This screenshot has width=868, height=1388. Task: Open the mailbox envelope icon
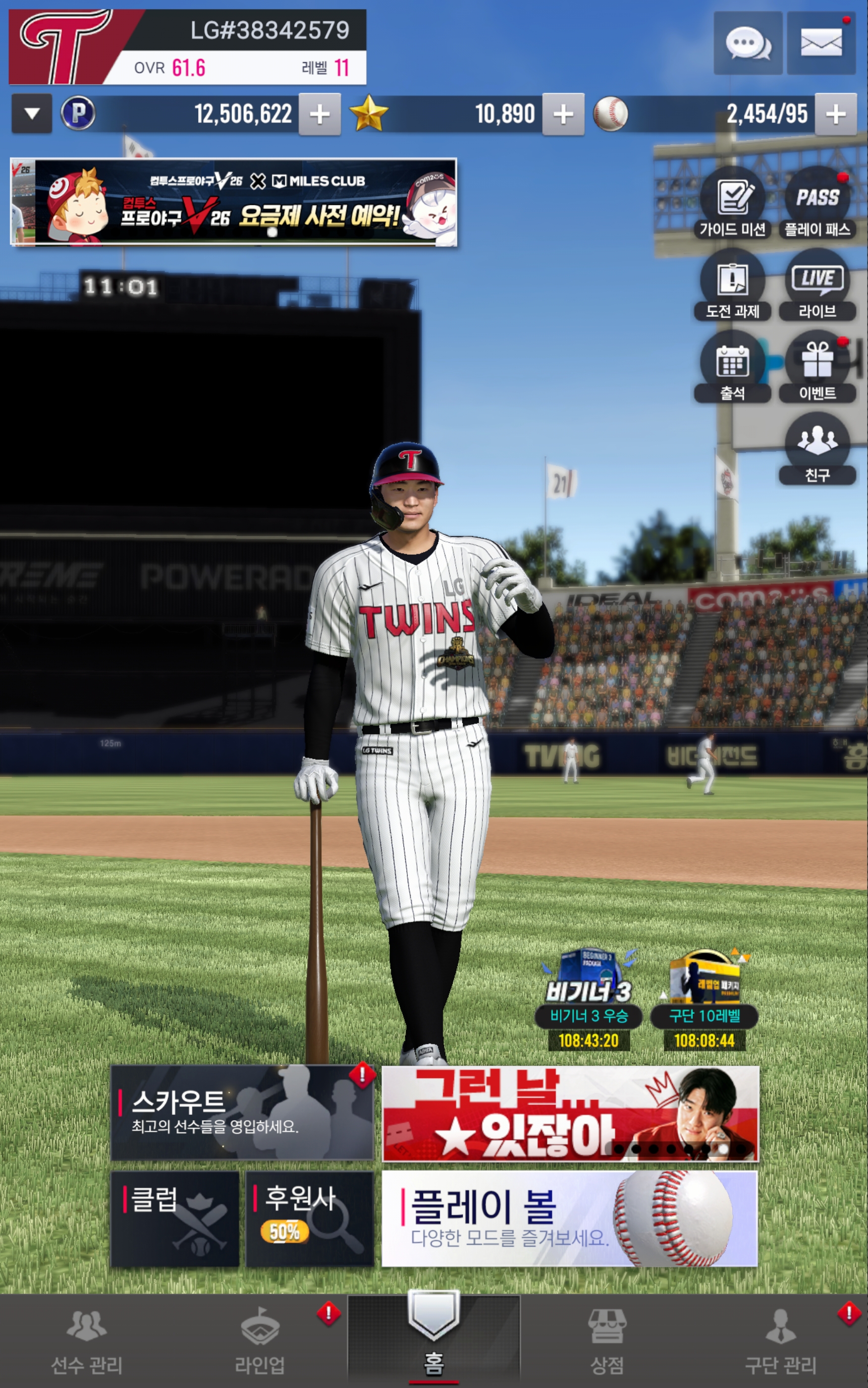click(821, 43)
